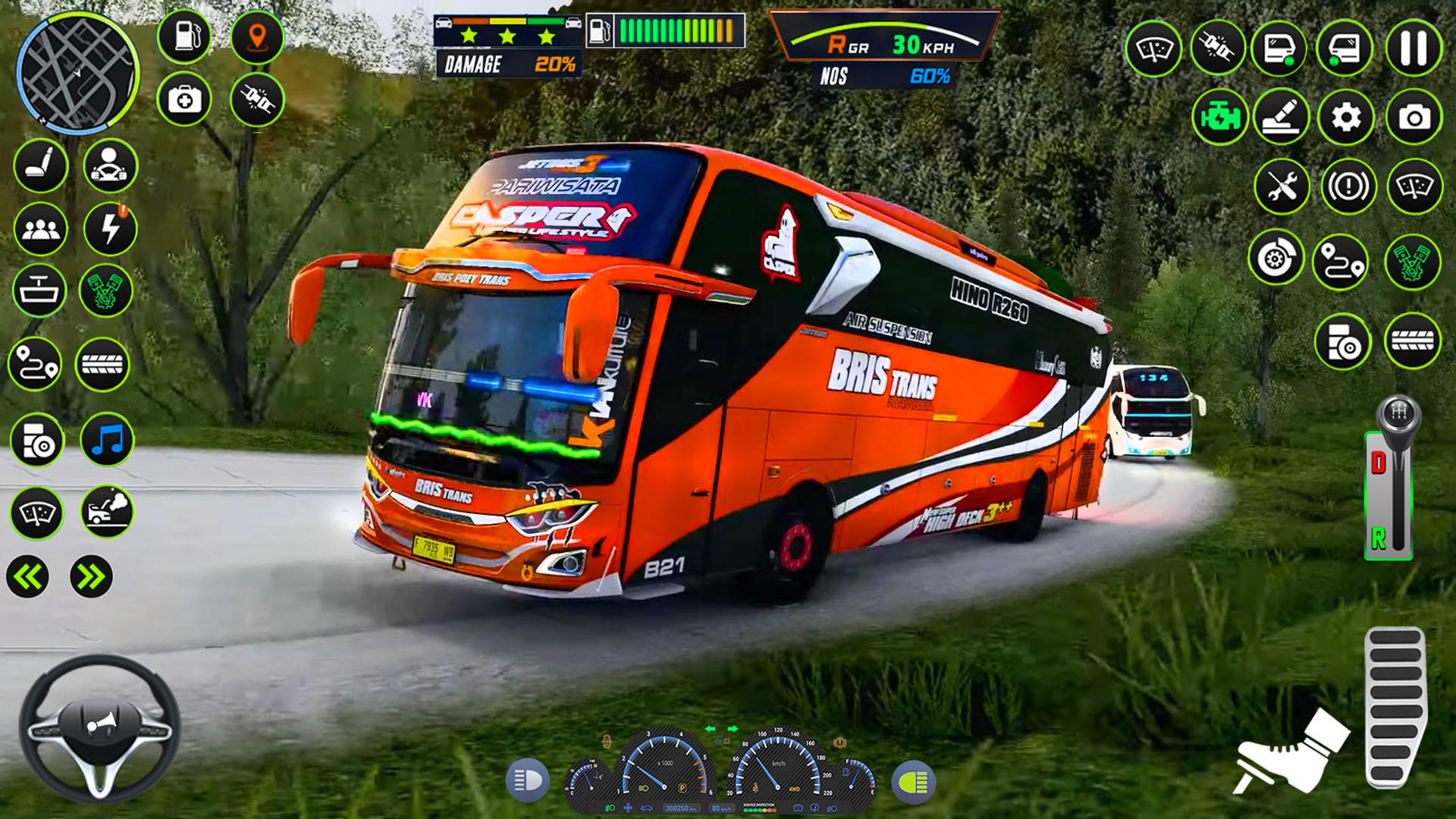Open the wrench and screwdriver repair button
This screenshot has width=1456, height=819.
click(1282, 187)
